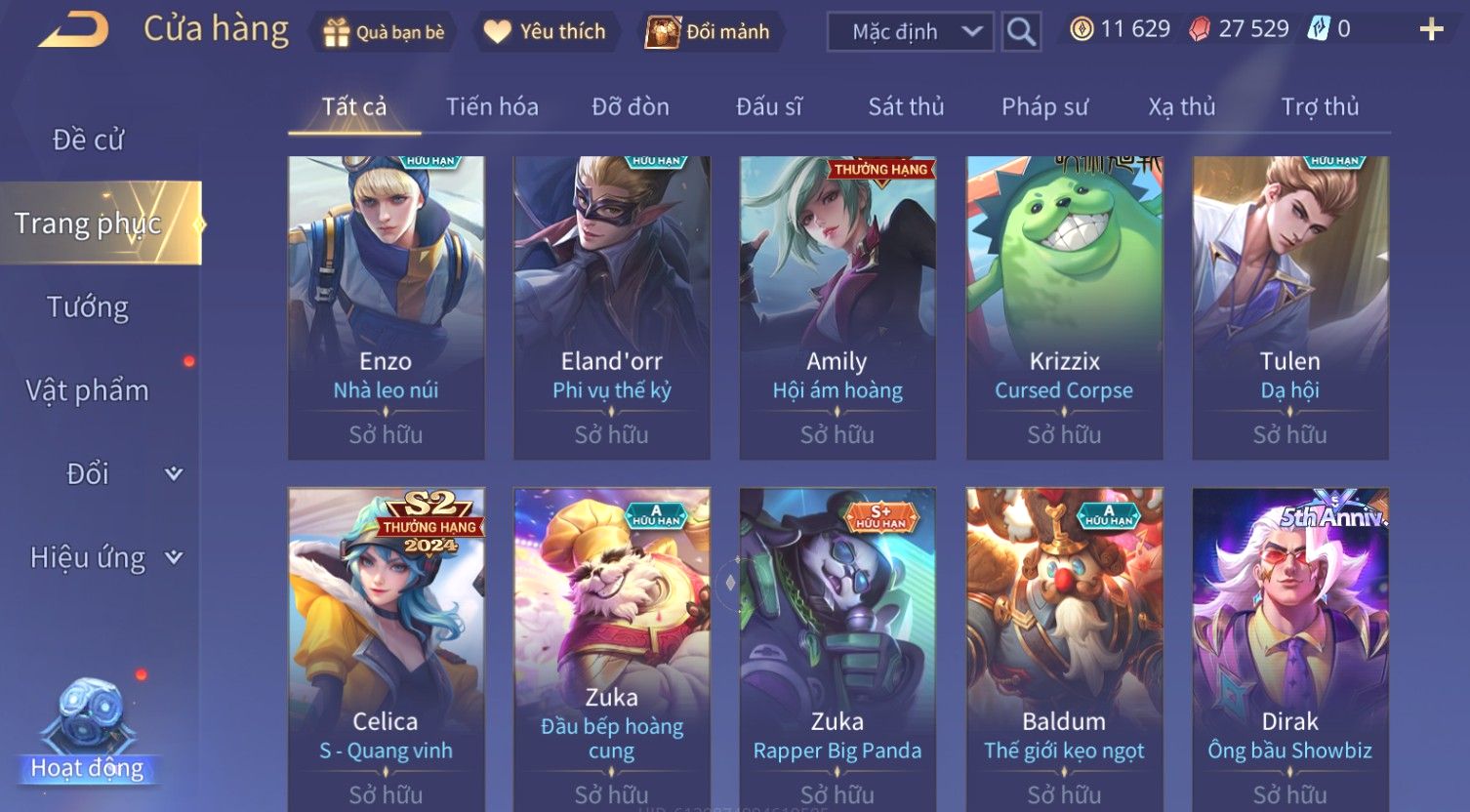Open the Tướng heroes section

click(88, 307)
